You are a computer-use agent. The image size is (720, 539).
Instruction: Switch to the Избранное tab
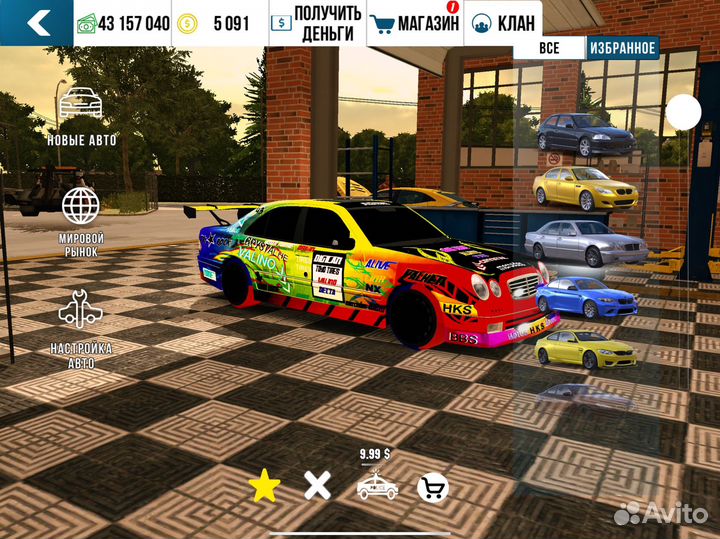(622, 47)
